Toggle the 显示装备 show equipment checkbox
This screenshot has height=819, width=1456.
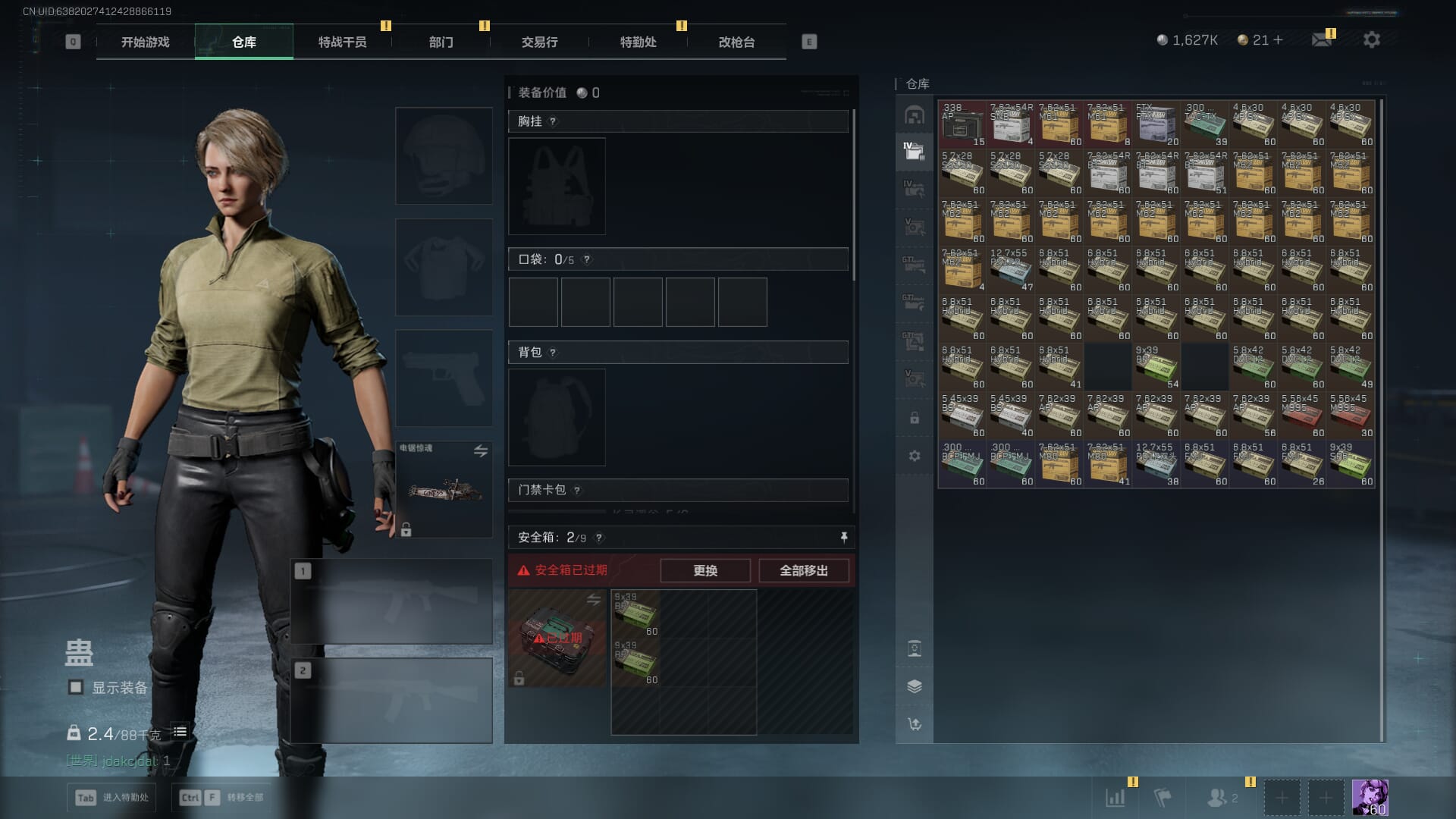[x=76, y=687]
